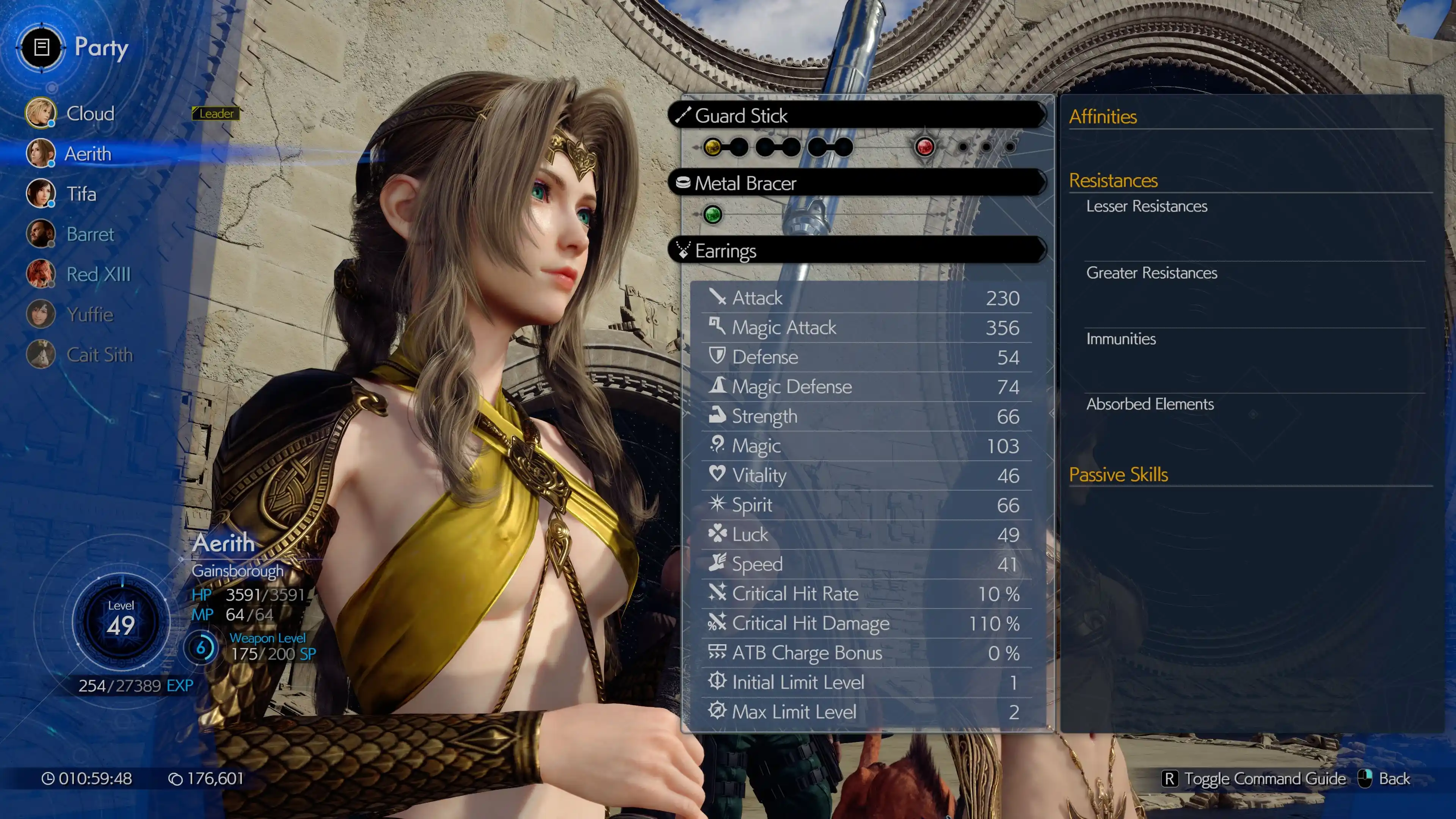Open the Metal Bracer armor slot
1456x819 pixels.
coord(857,183)
